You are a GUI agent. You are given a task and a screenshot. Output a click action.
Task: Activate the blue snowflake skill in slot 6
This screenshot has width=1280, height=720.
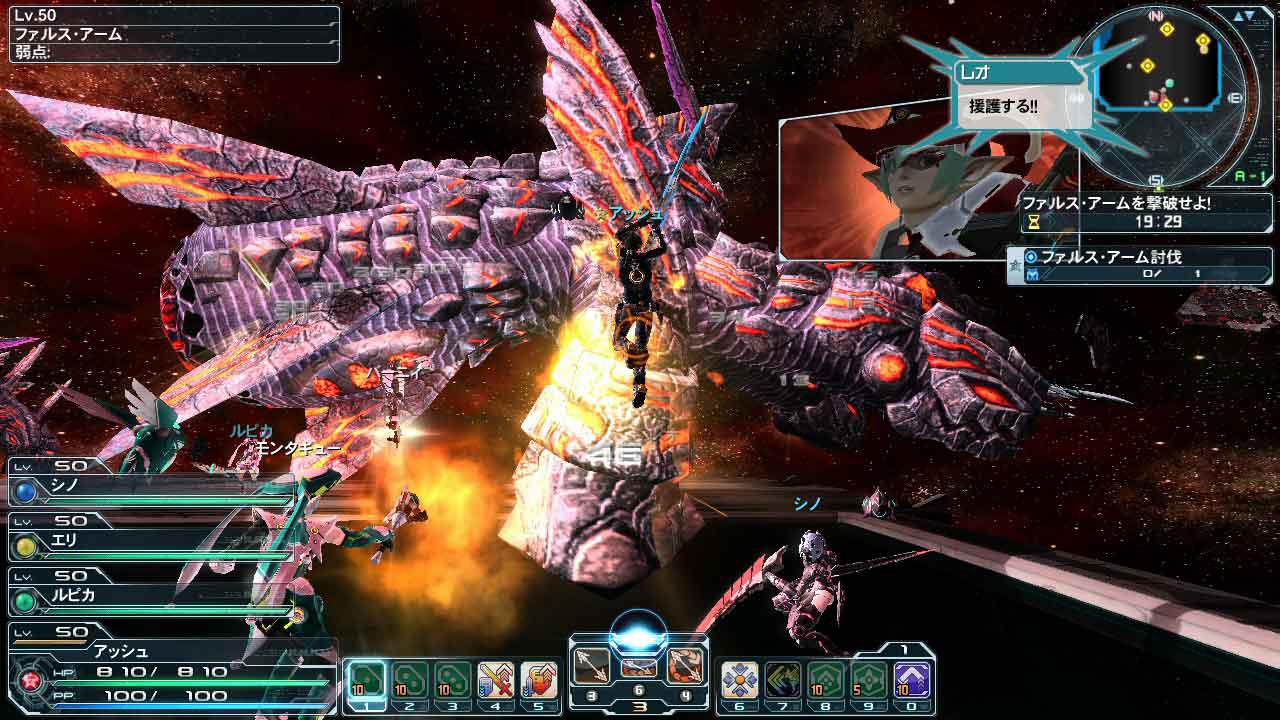(x=739, y=680)
